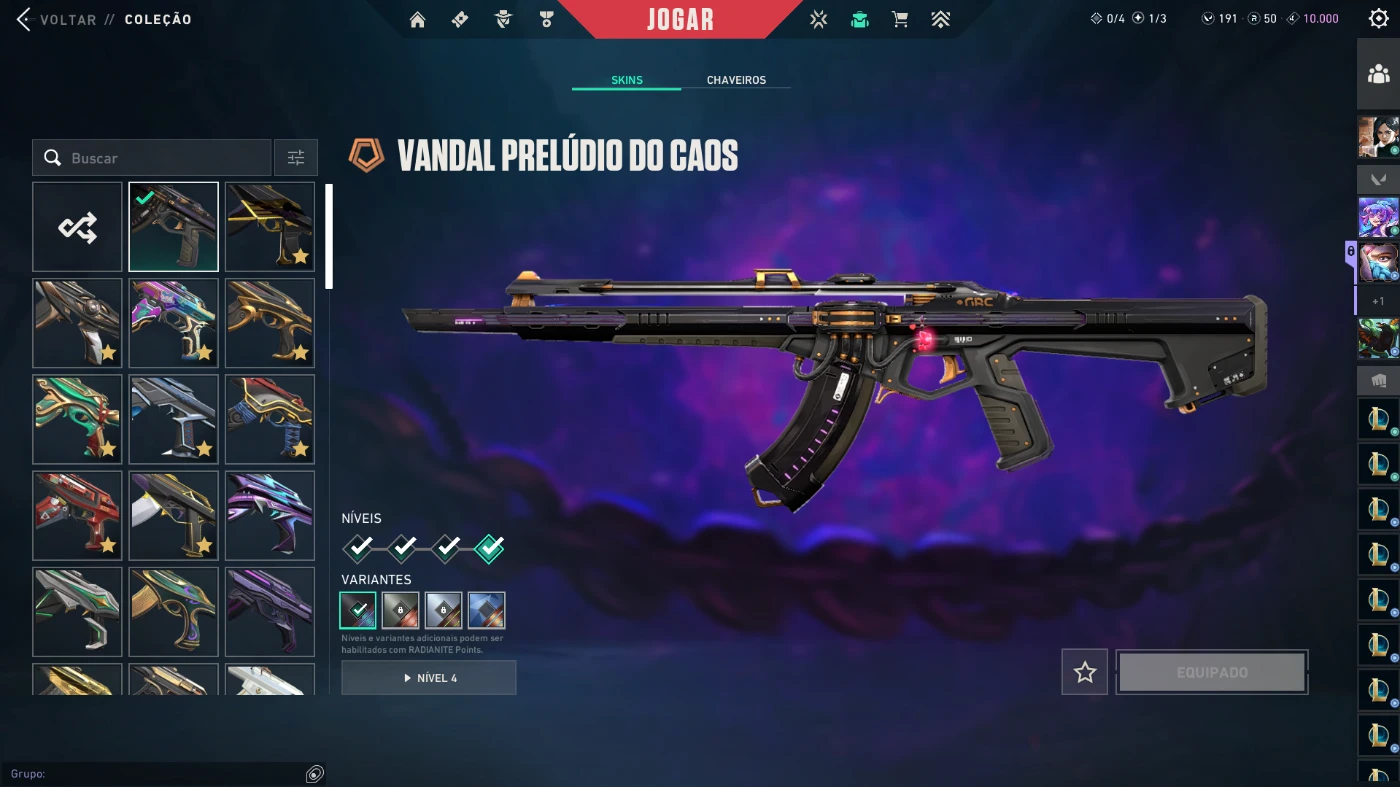Select the Skins tab
This screenshot has height=787, width=1400.
pyautogui.click(x=627, y=80)
